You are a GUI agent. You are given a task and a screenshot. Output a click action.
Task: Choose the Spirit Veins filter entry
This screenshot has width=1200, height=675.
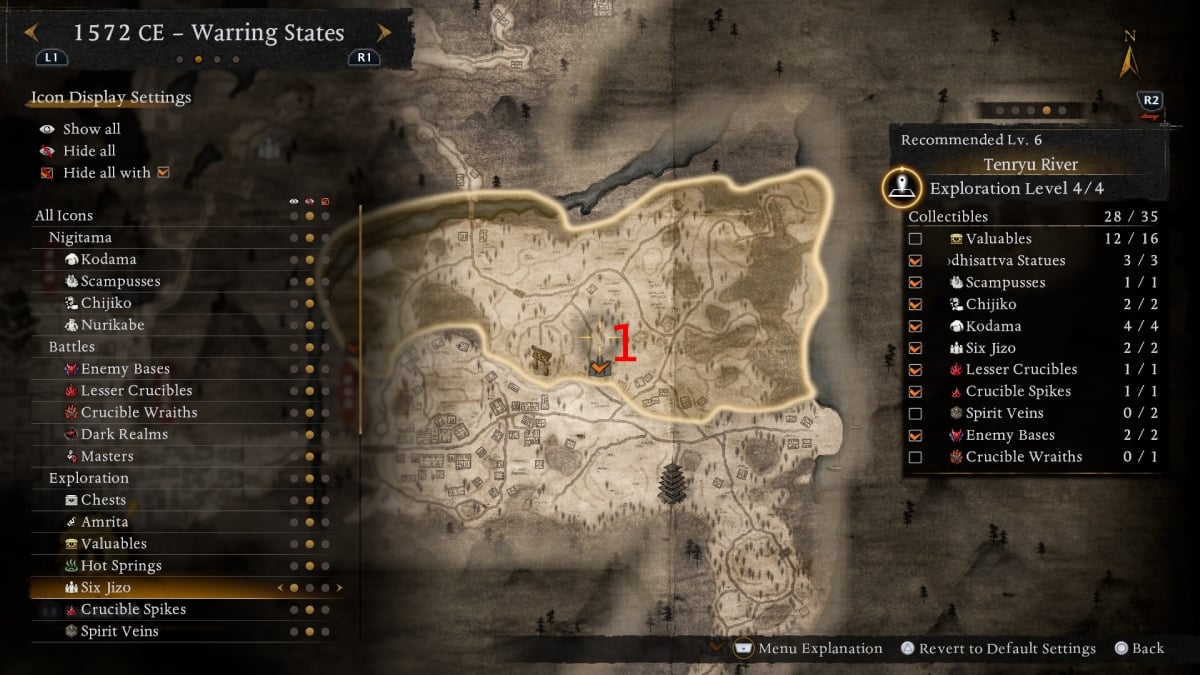click(x=119, y=631)
